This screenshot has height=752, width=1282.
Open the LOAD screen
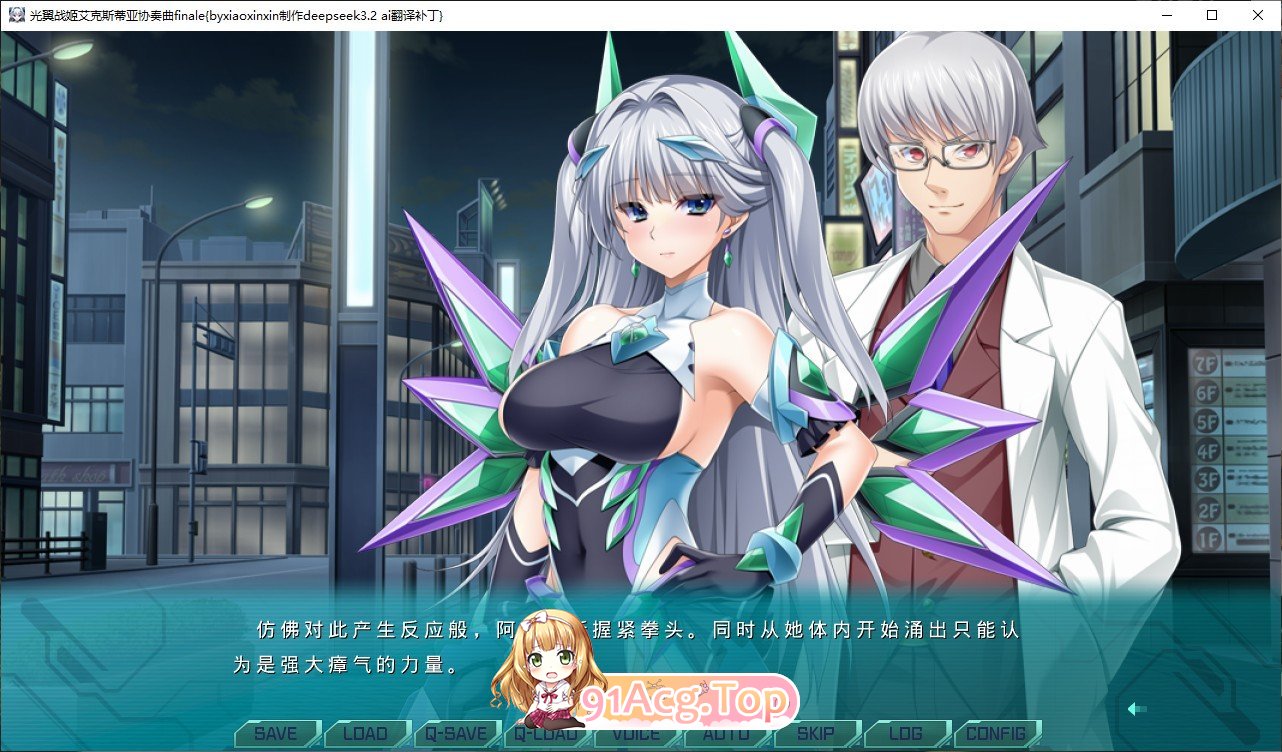pyautogui.click(x=366, y=733)
